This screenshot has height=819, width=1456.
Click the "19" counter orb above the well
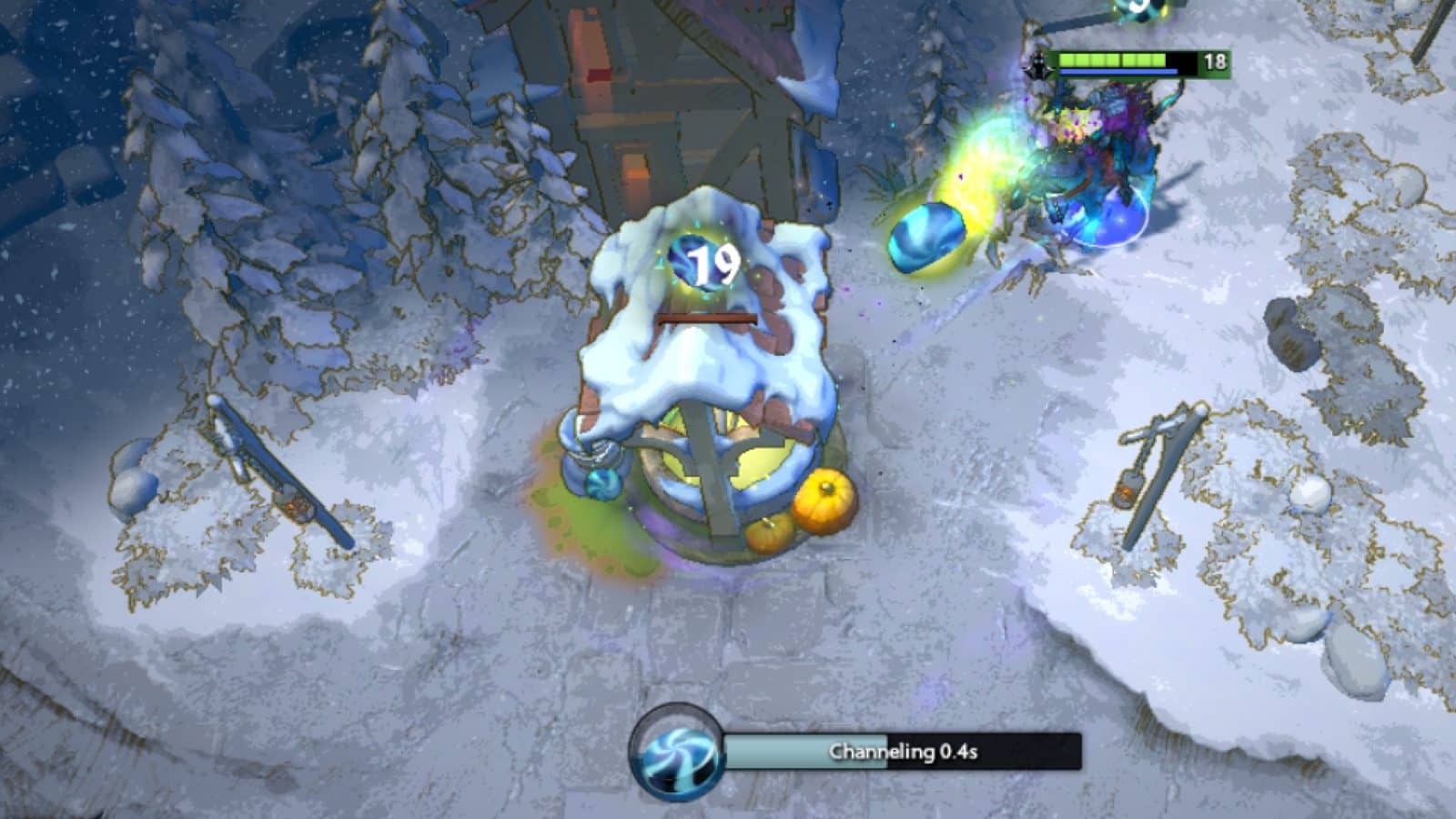coord(708,263)
